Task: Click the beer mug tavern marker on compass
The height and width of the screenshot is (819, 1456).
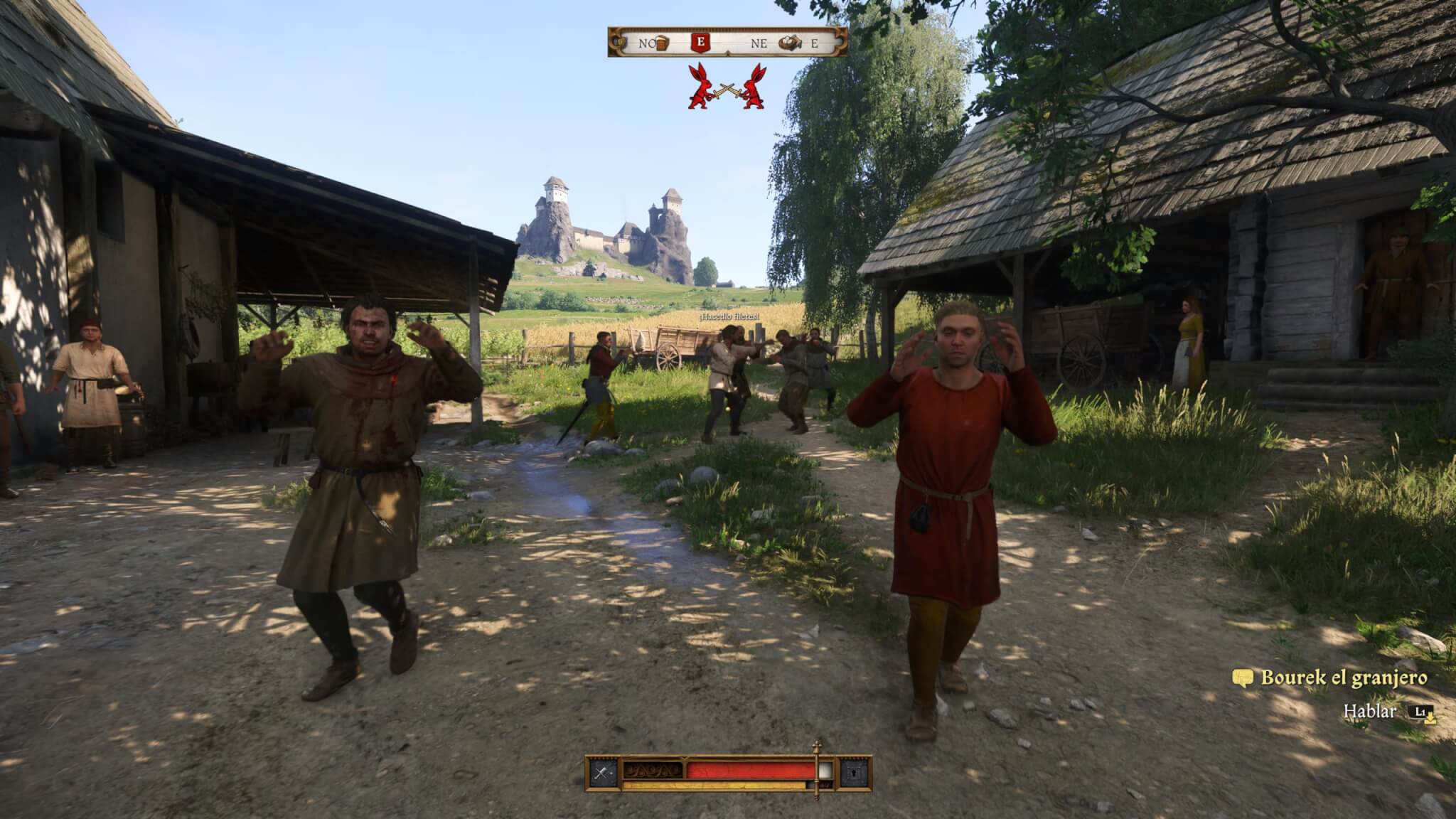Action: (663, 43)
